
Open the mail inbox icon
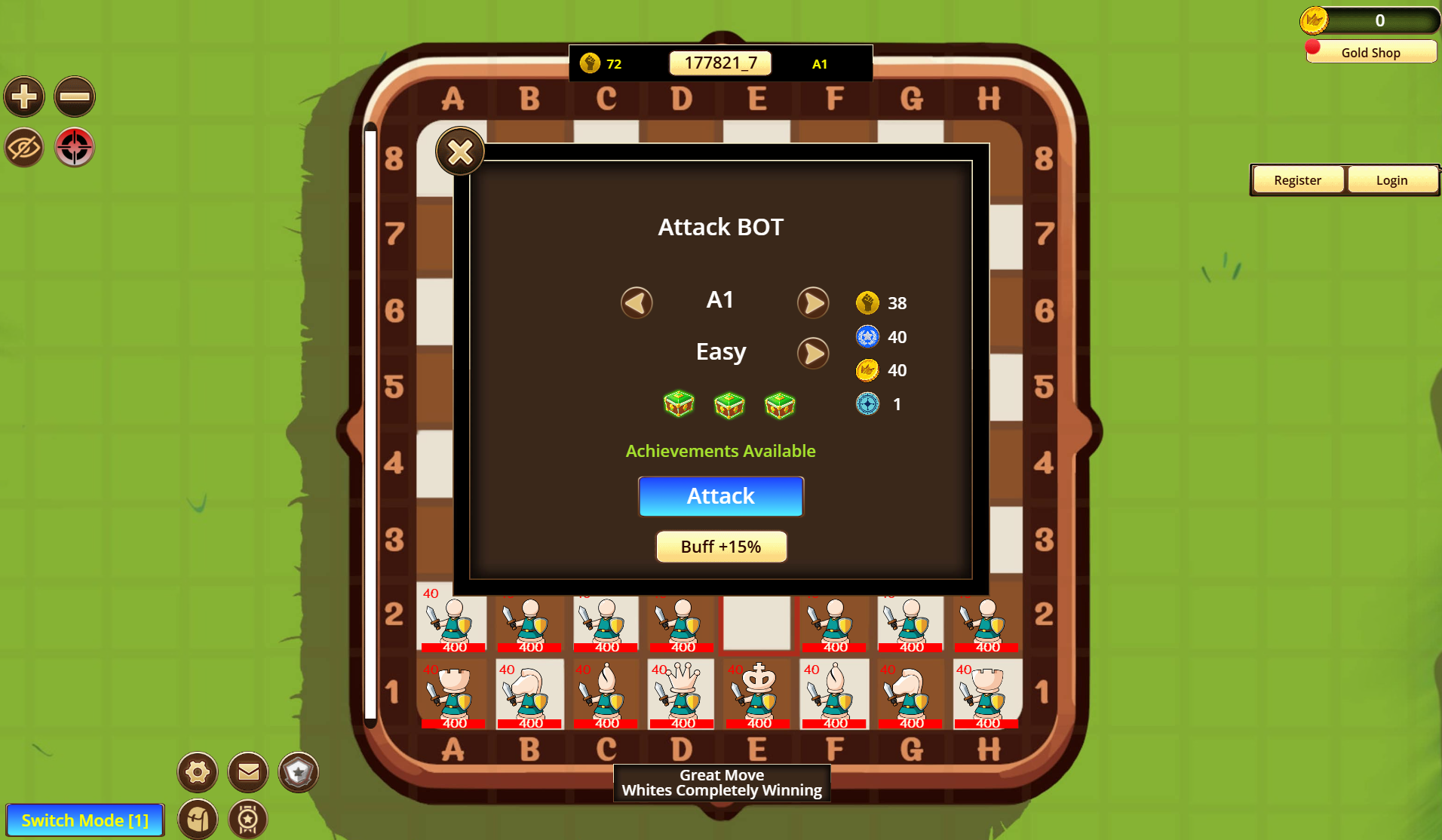247,772
